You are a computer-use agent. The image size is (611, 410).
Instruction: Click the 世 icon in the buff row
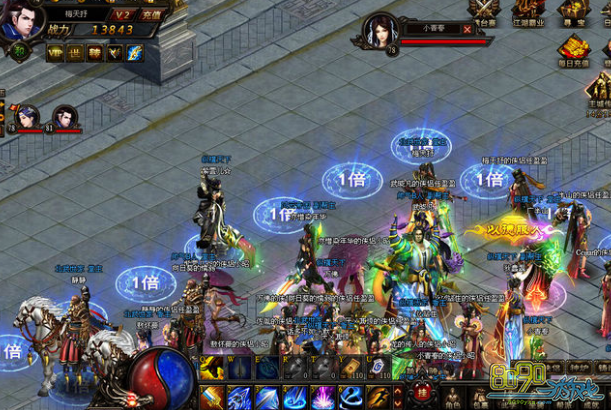pyautogui.click(x=74, y=54)
